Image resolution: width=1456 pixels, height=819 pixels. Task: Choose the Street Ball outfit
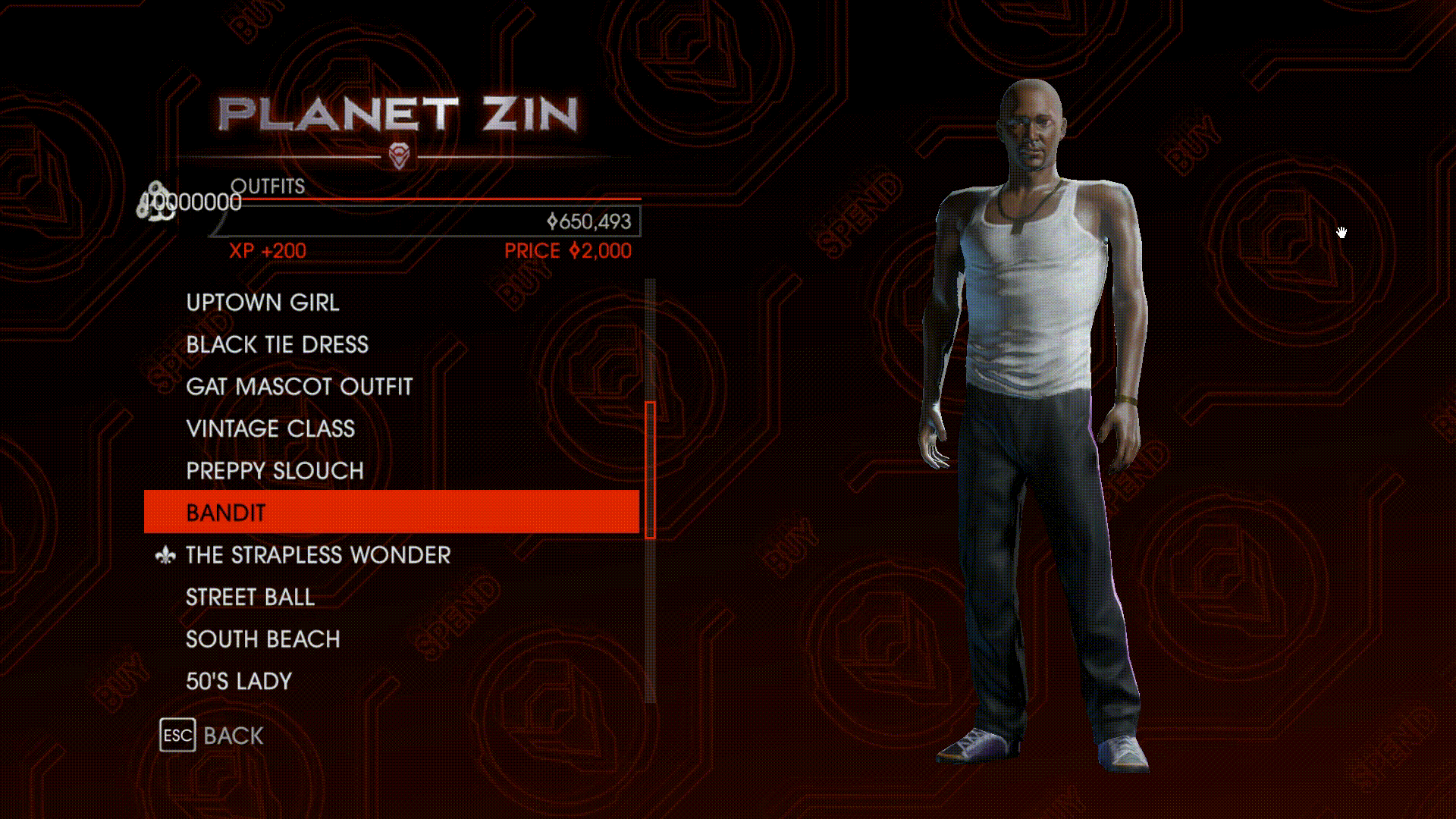pos(249,598)
